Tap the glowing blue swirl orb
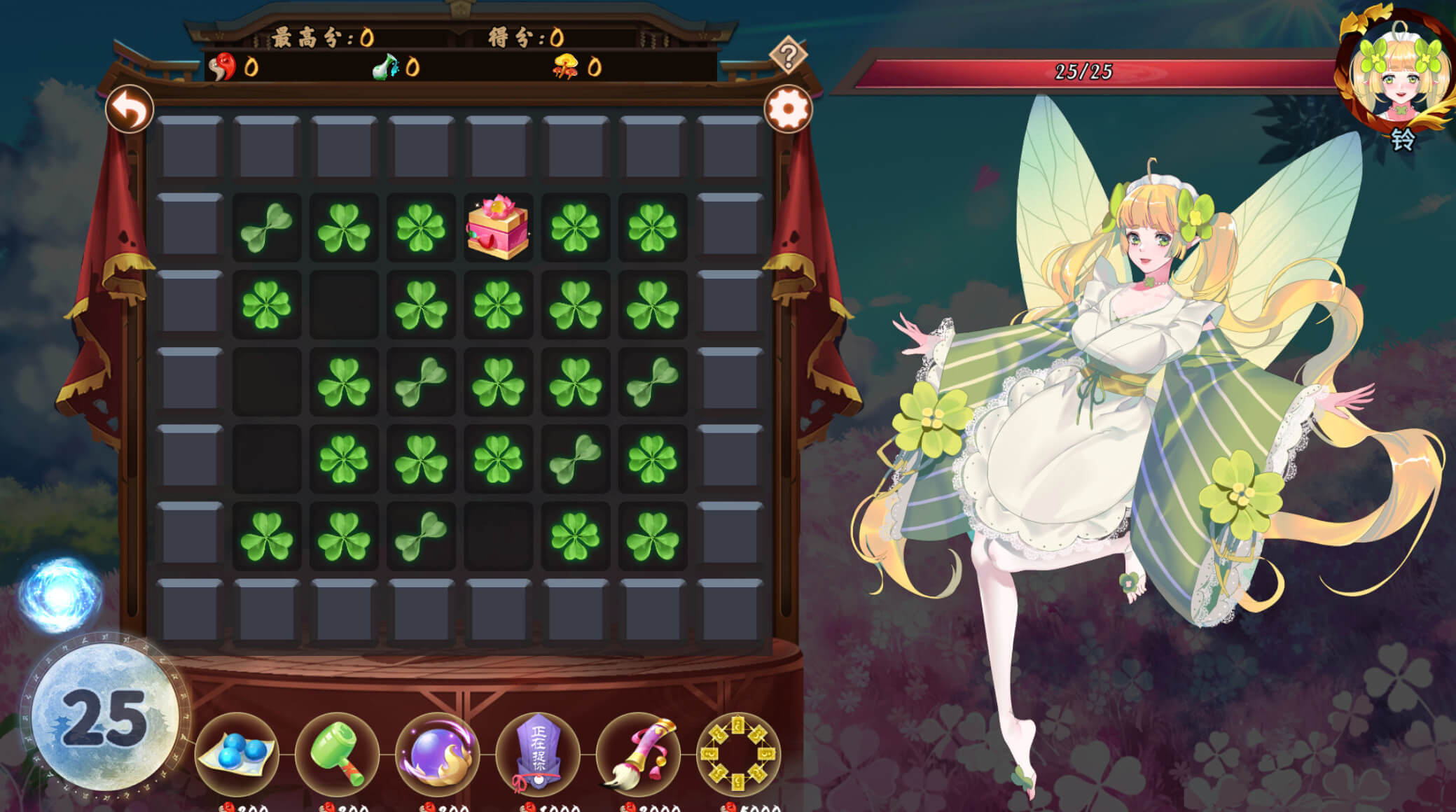 point(60,595)
